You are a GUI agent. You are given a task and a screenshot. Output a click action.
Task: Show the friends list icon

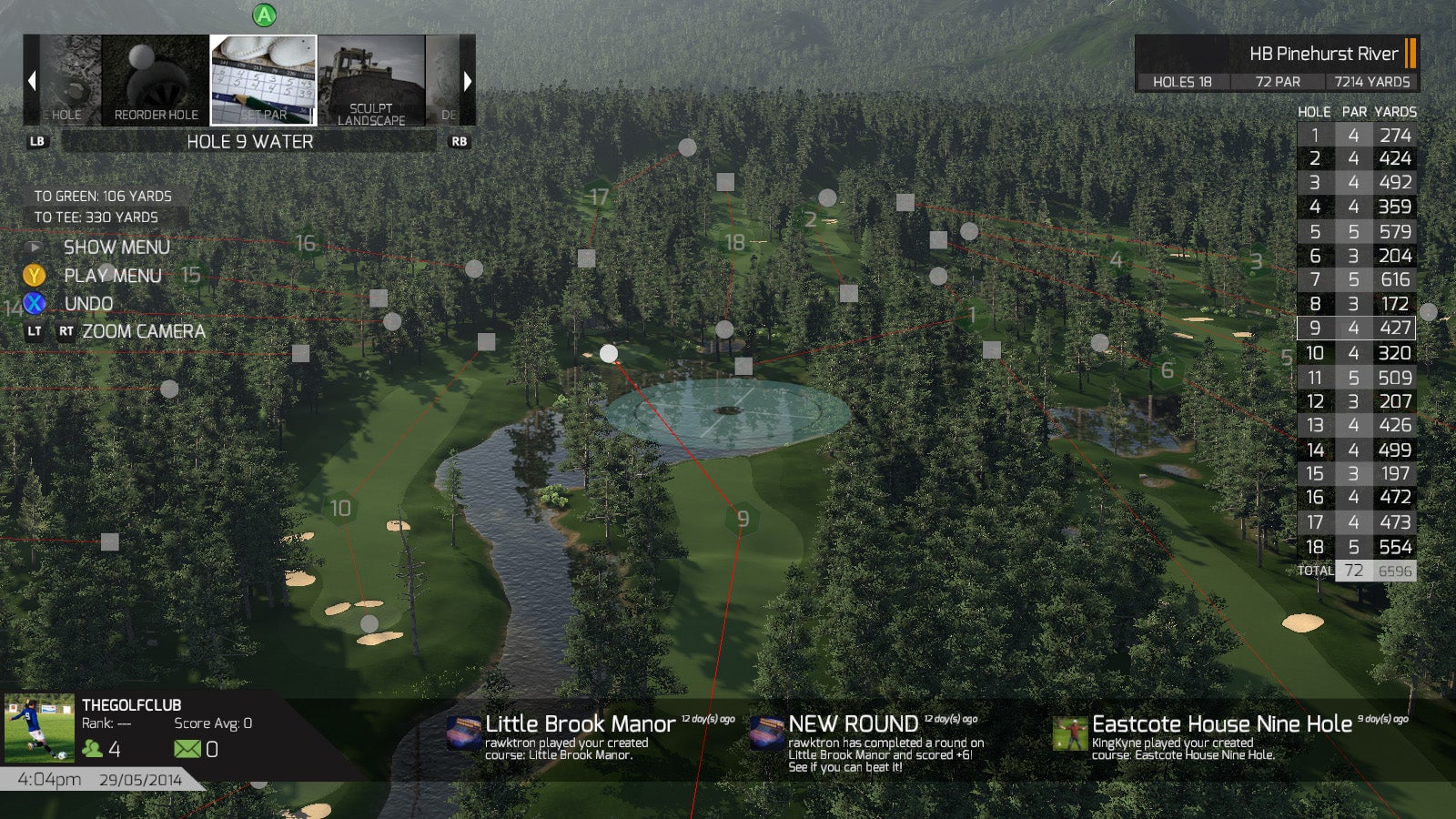click(x=92, y=749)
